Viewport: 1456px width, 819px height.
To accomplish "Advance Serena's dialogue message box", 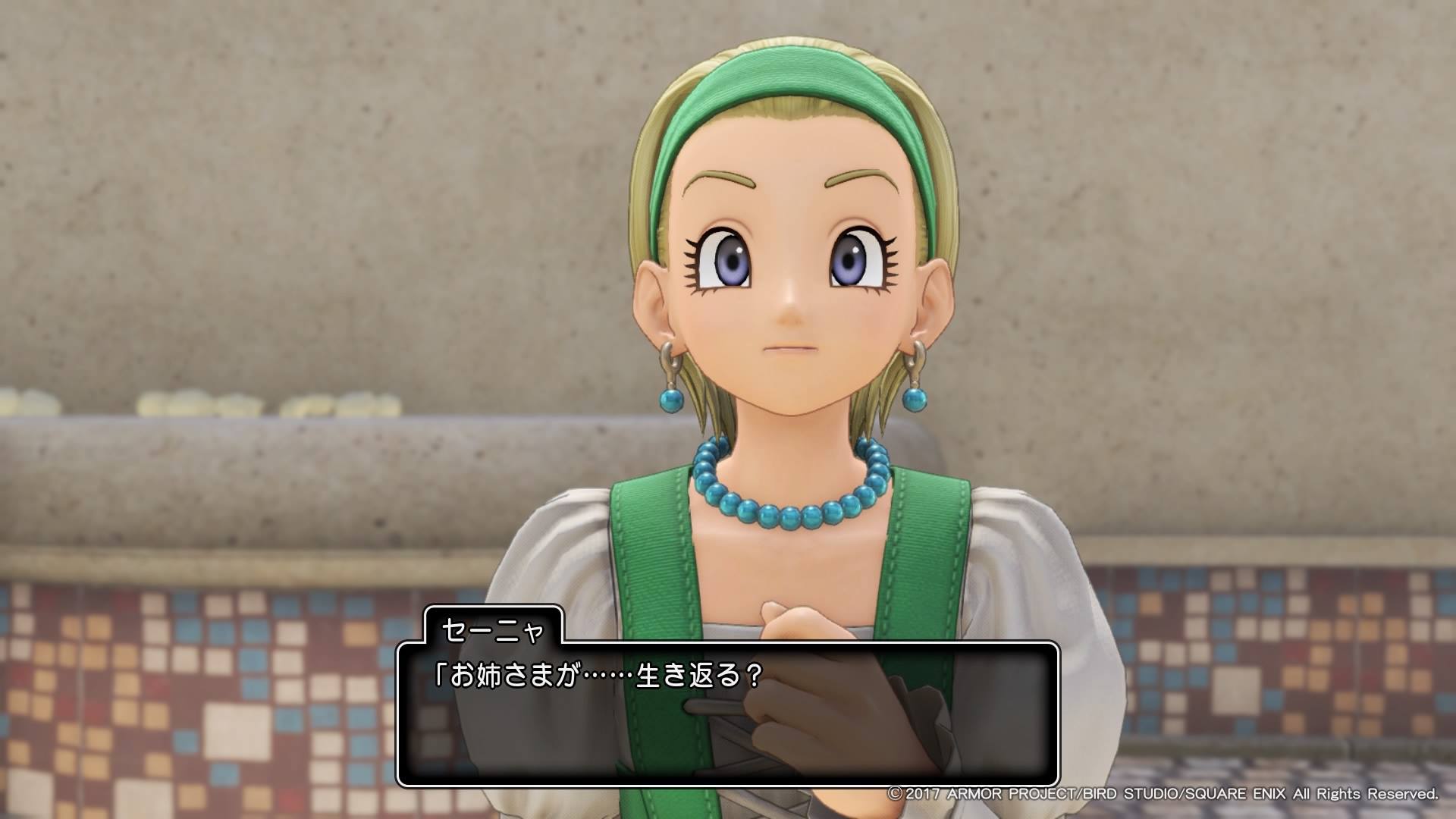I will click(727, 713).
